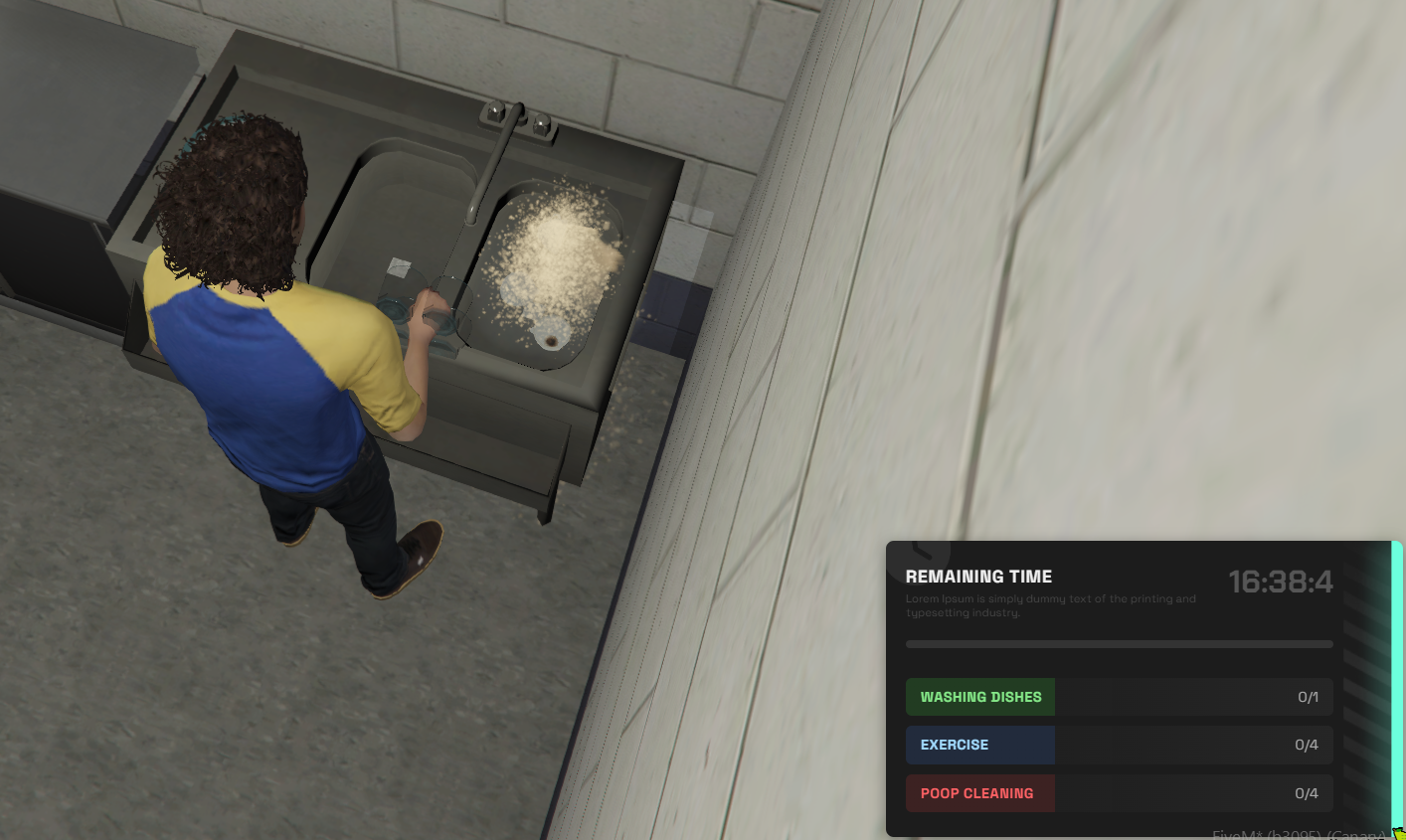
Task: Click the Poop Cleaning task row
Action: point(1119,793)
